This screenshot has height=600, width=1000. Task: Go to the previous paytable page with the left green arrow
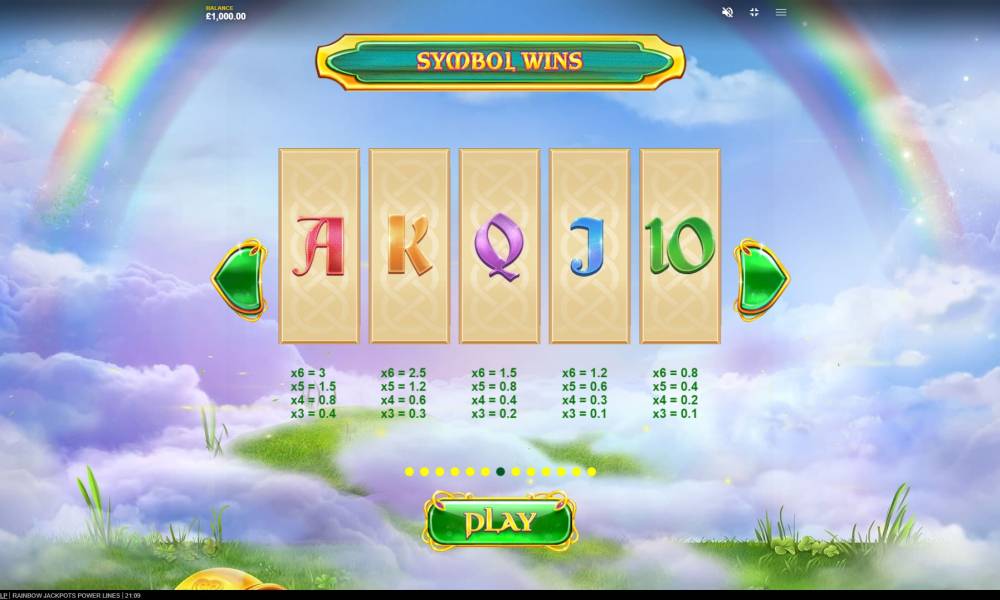coord(237,279)
